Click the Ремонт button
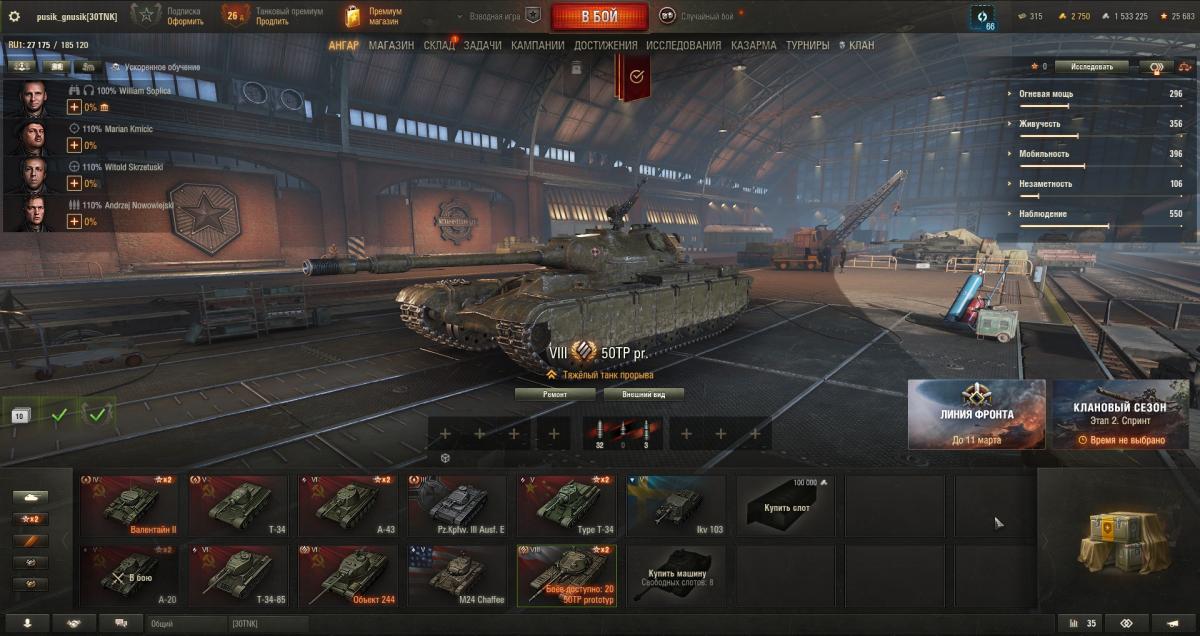The width and height of the screenshot is (1200, 636). pyautogui.click(x=555, y=394)
